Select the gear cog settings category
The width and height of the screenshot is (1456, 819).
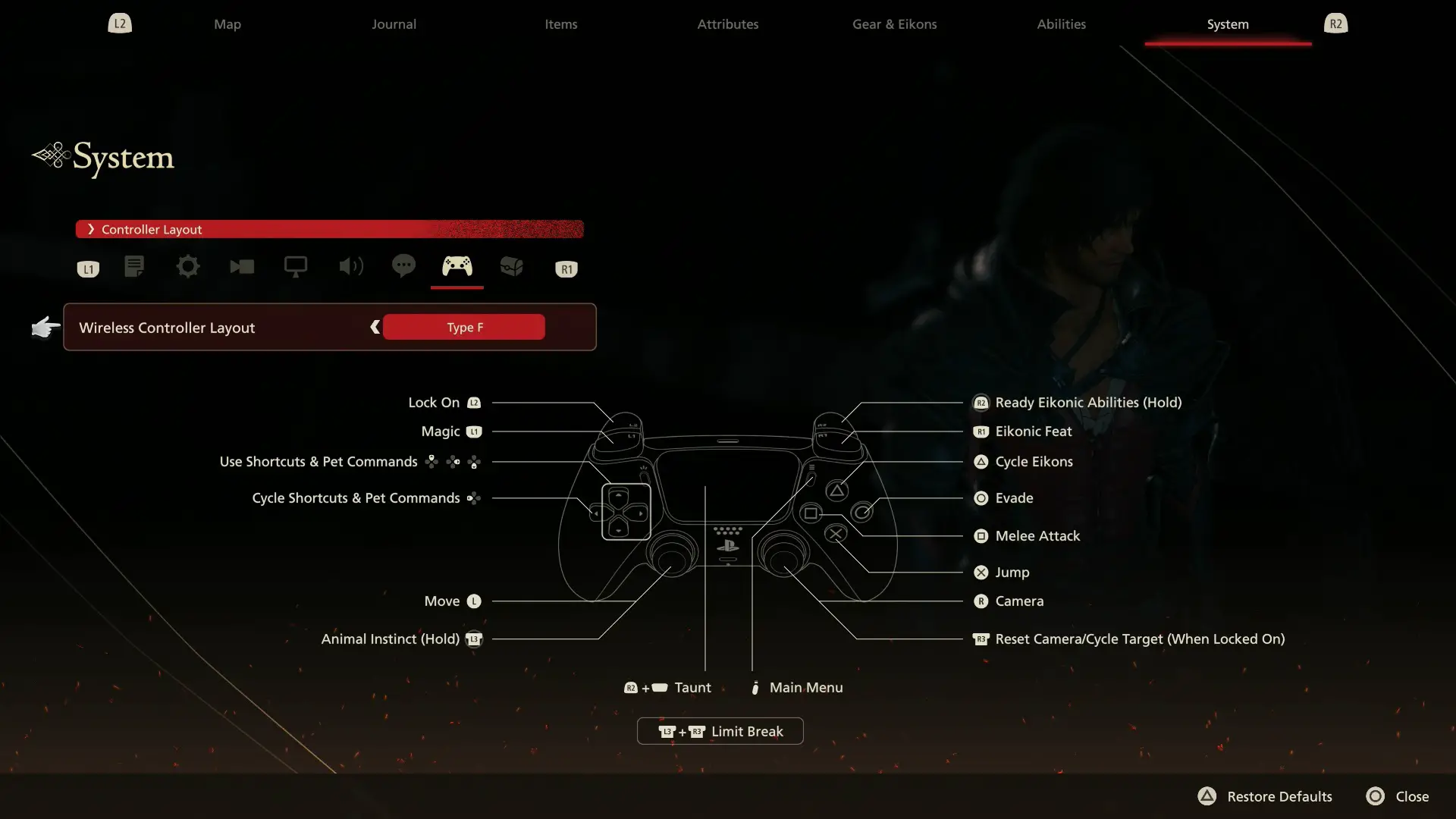pos(187,267)
